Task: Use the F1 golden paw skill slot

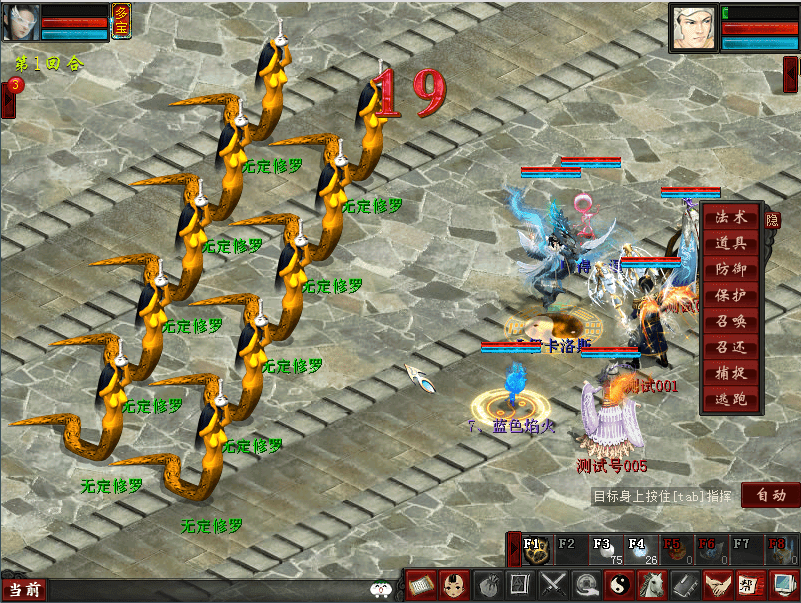Action: [x=535, y=550]
